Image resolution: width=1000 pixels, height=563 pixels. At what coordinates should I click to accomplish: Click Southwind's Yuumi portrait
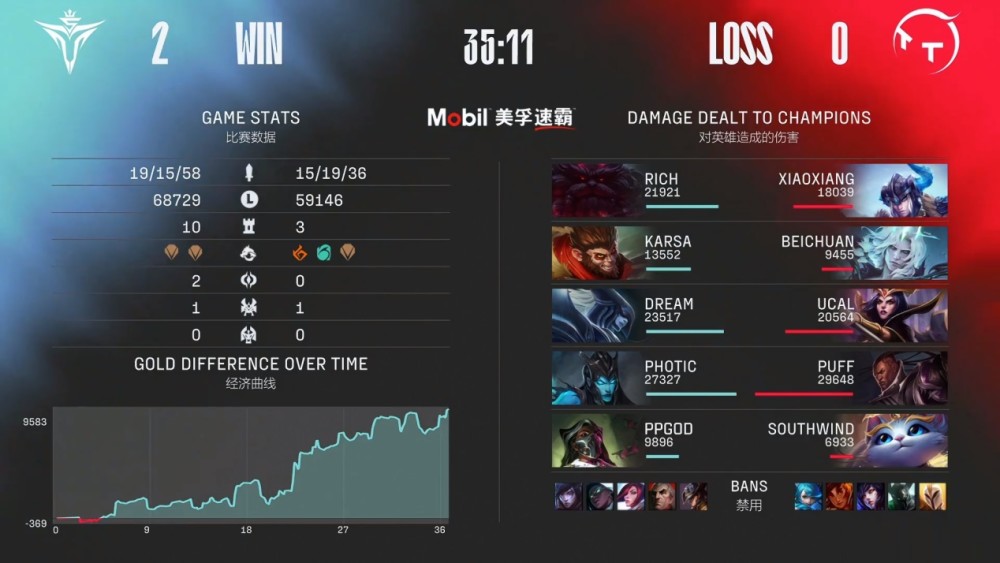[902, 440]
